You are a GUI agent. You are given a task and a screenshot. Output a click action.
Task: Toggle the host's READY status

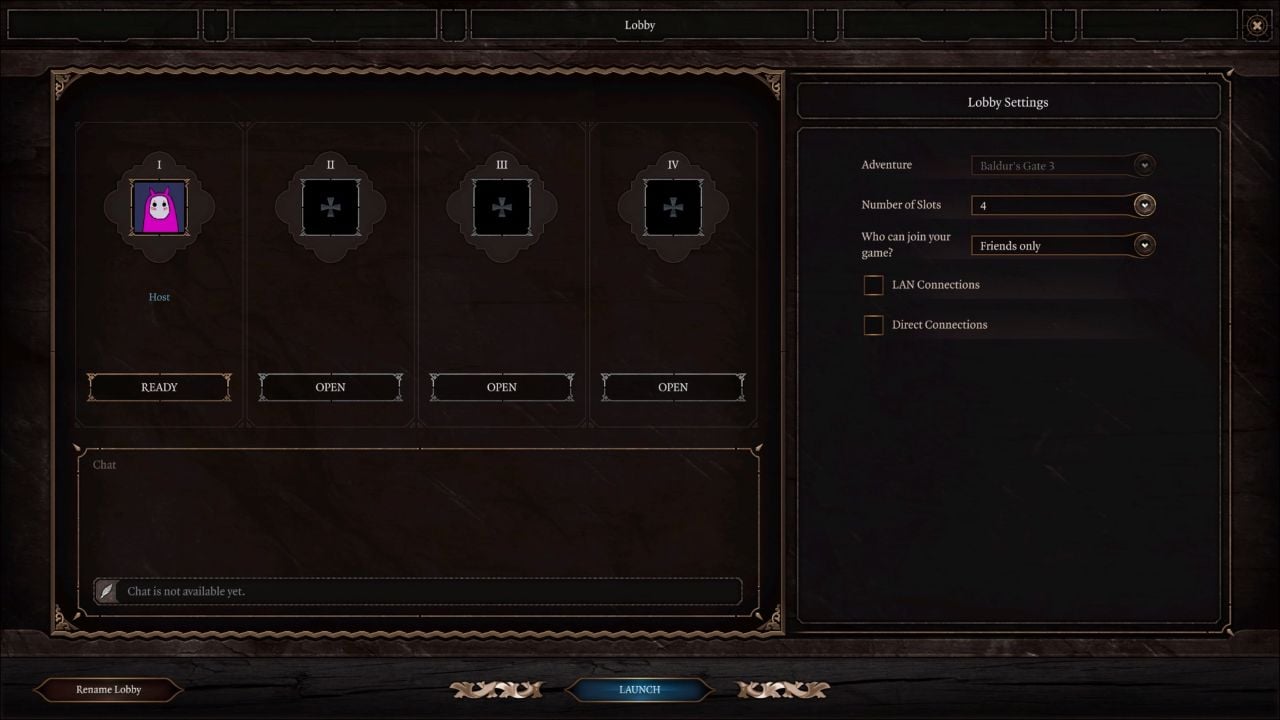tap(159, 387)
